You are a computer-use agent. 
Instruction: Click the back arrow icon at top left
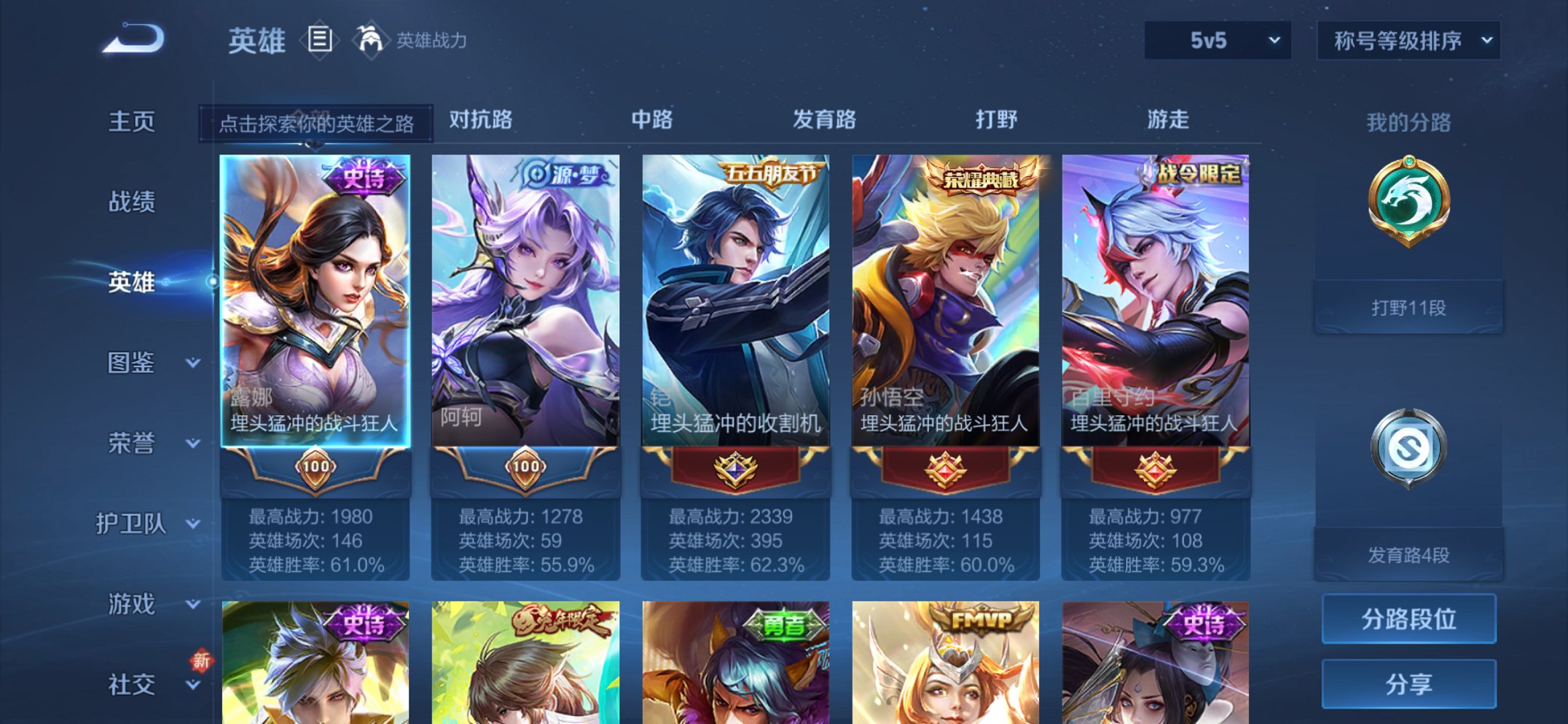pos(131,40)
